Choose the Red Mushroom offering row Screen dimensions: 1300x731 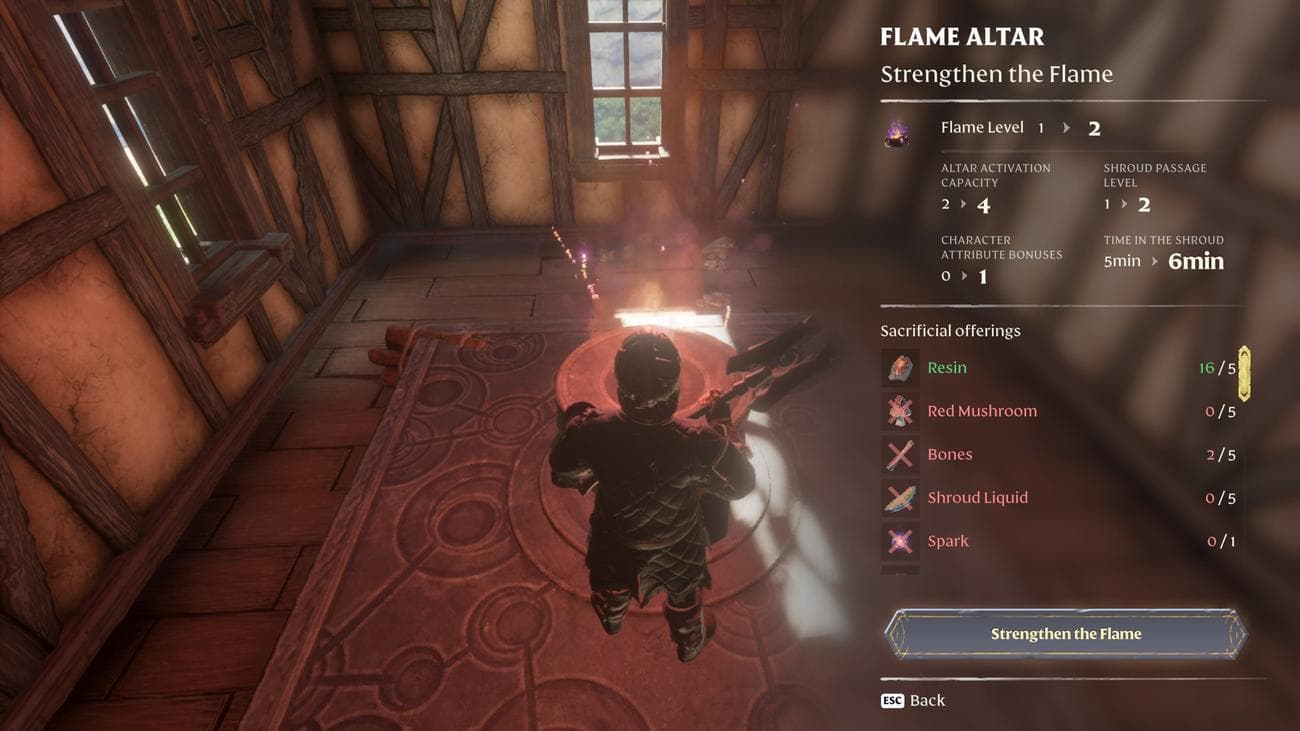[1060, 411]
